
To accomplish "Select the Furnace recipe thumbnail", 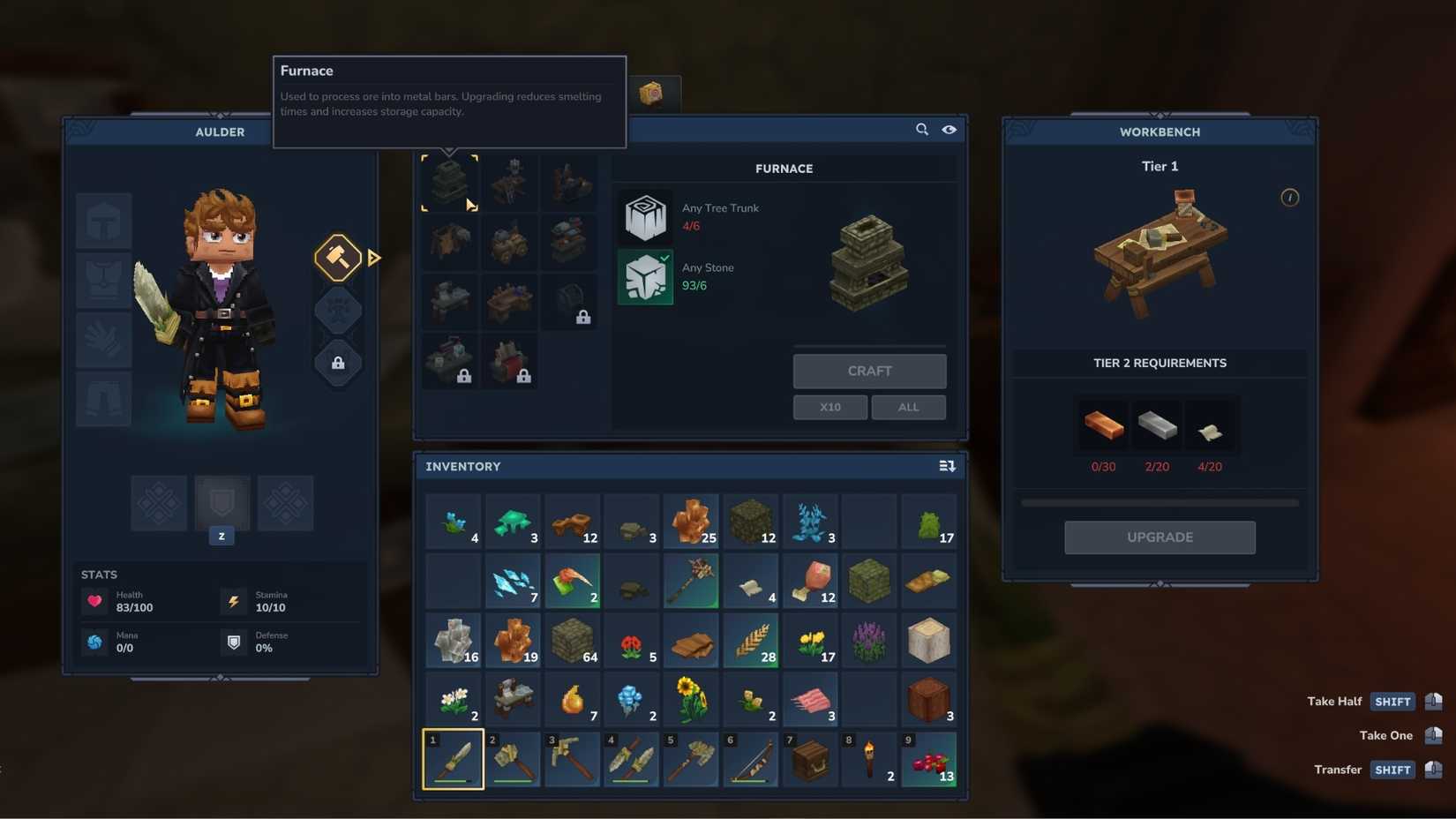I will point(450,183).
